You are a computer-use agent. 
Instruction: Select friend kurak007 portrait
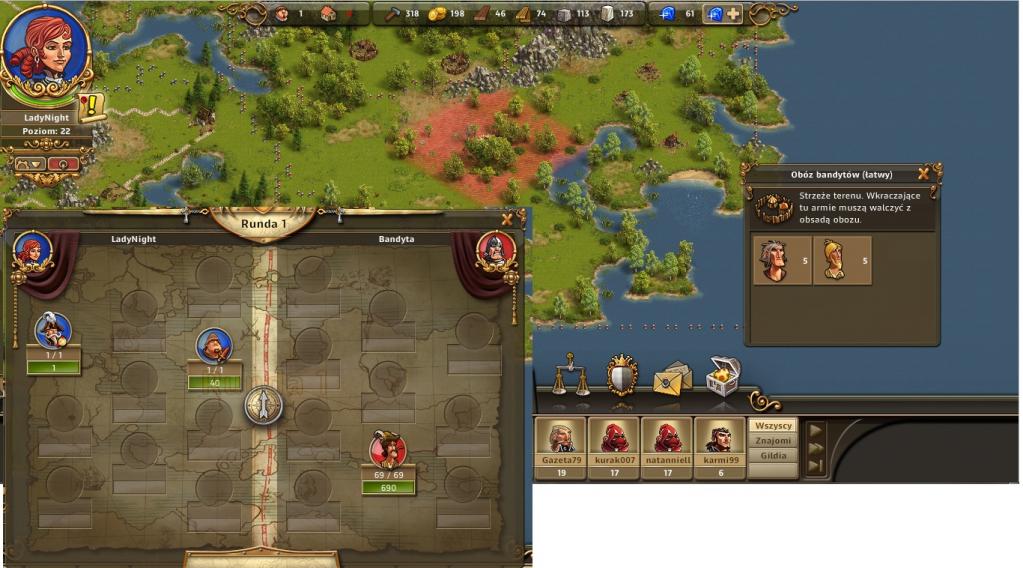tap(613, 438)
